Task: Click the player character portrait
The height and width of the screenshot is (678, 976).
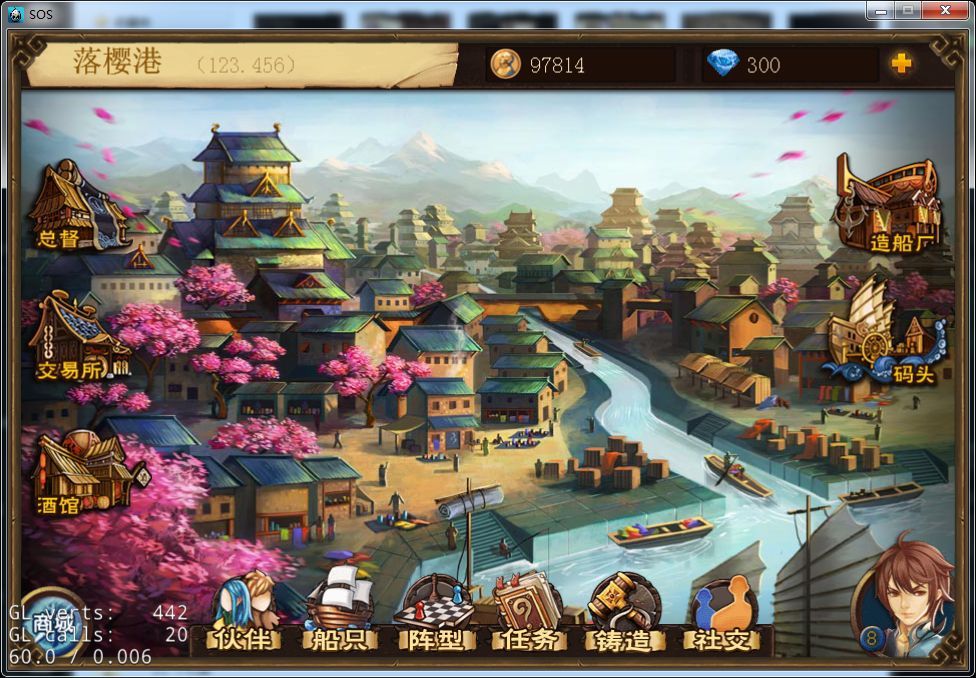Action: click(x=910, y=595)
